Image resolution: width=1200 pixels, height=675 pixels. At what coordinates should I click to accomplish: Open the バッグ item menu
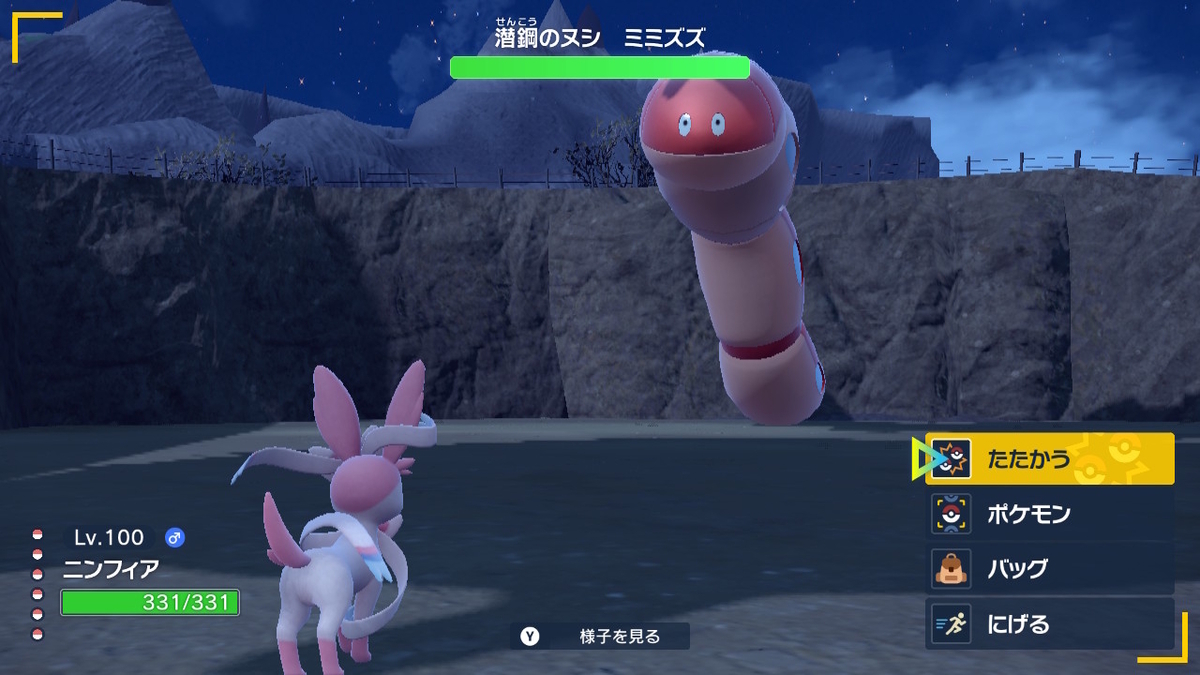[x=1049, y=569]
